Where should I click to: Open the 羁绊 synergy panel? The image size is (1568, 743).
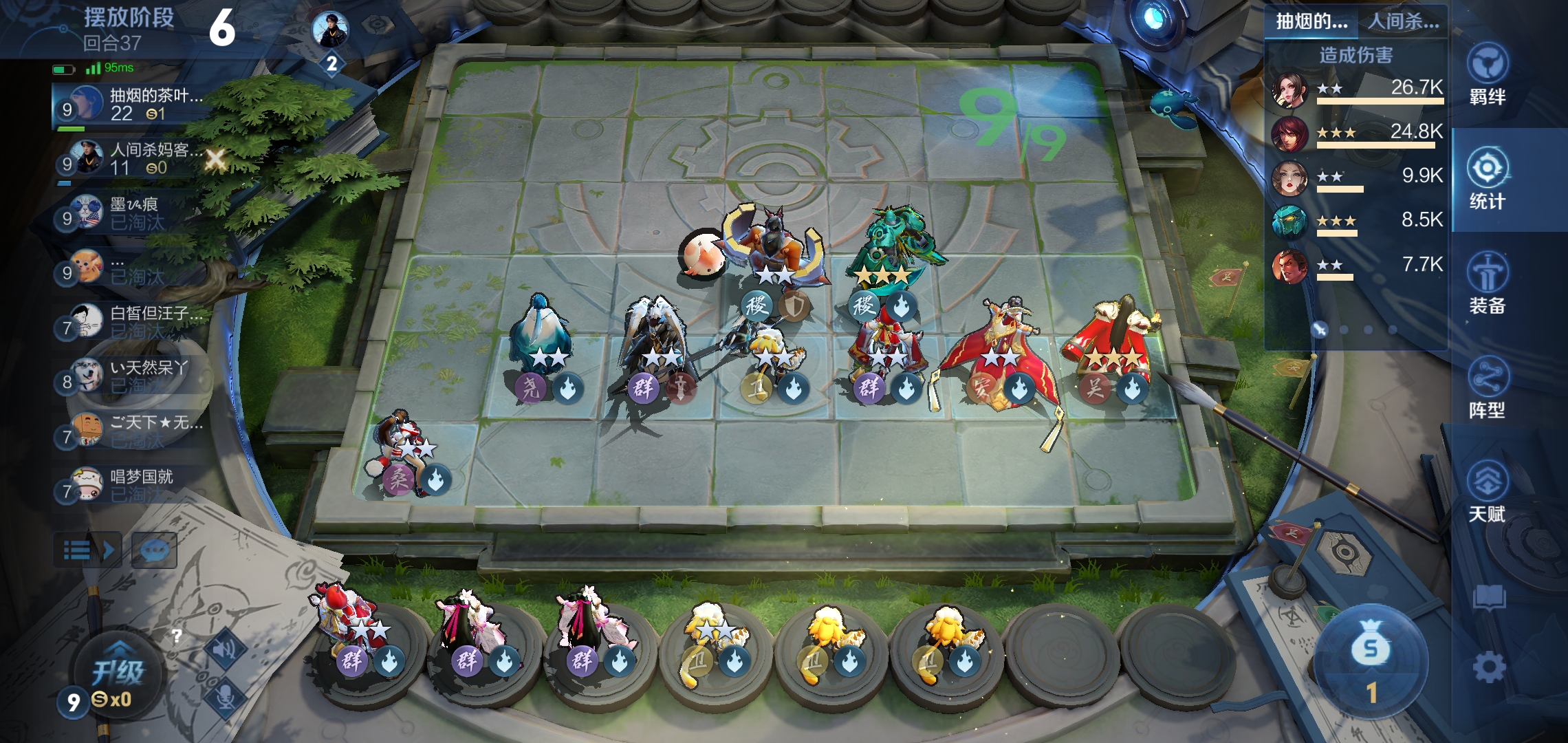1487,74
